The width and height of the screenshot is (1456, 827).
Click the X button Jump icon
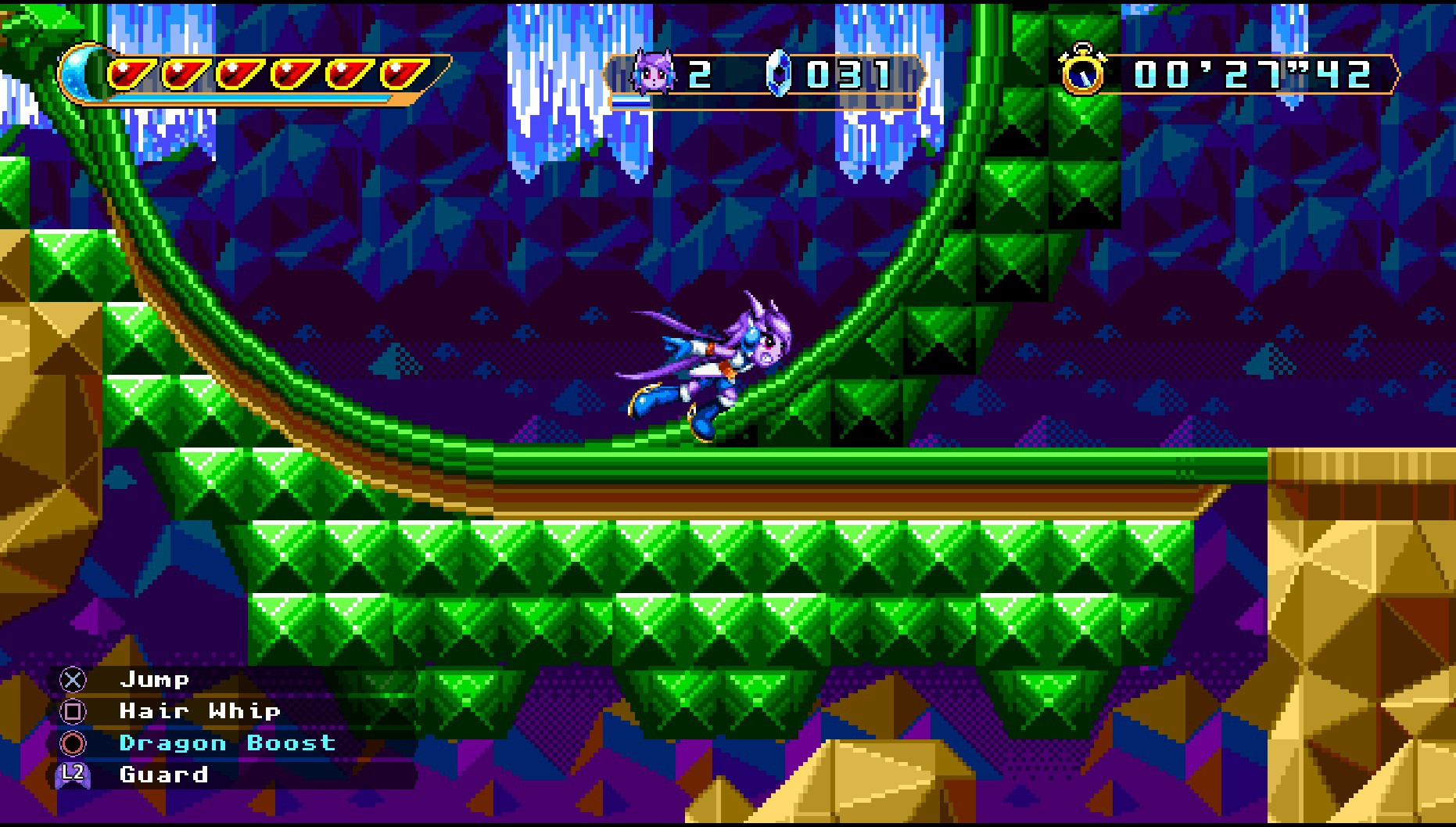(71, 679)
